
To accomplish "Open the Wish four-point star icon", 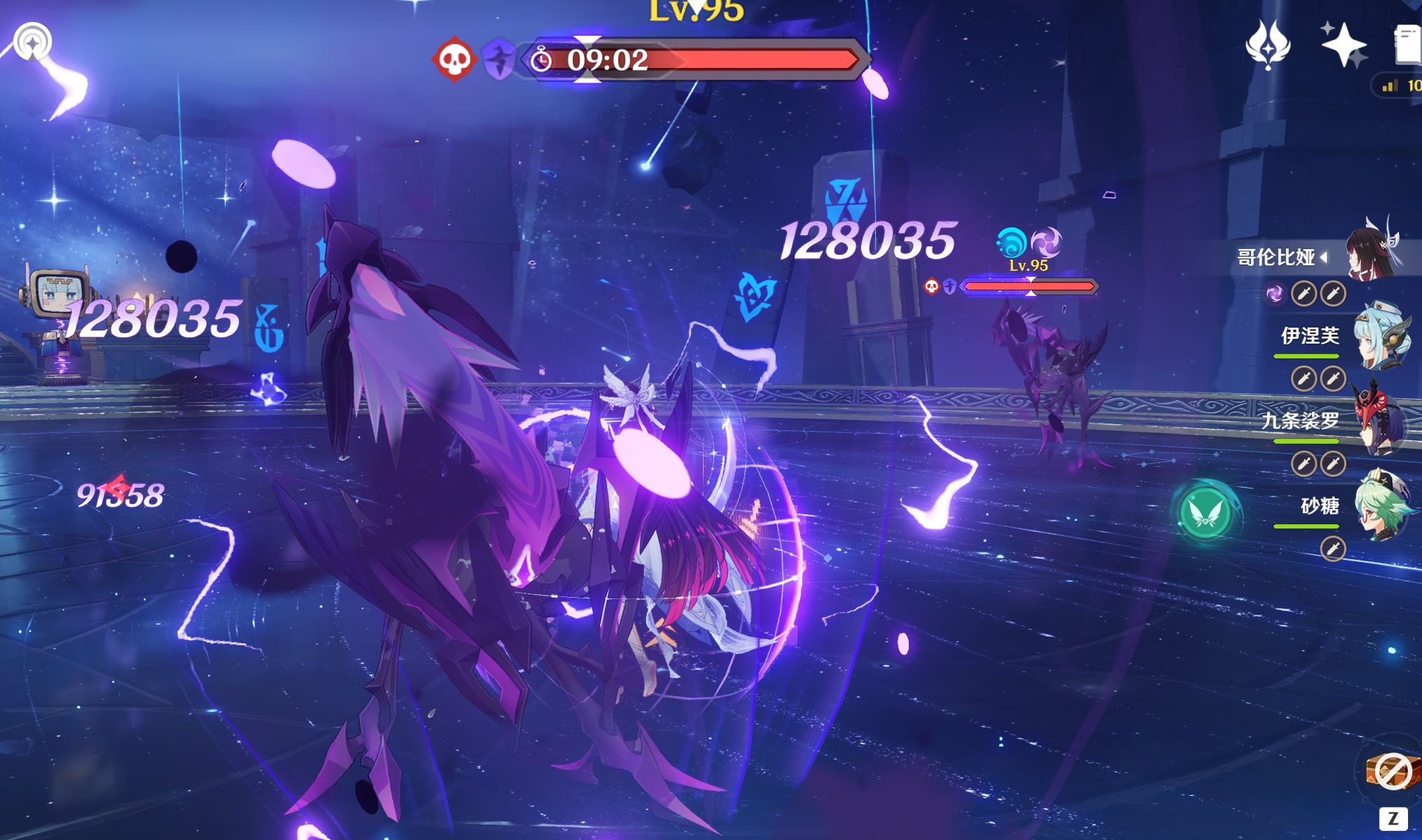I will click(1342, 45).
